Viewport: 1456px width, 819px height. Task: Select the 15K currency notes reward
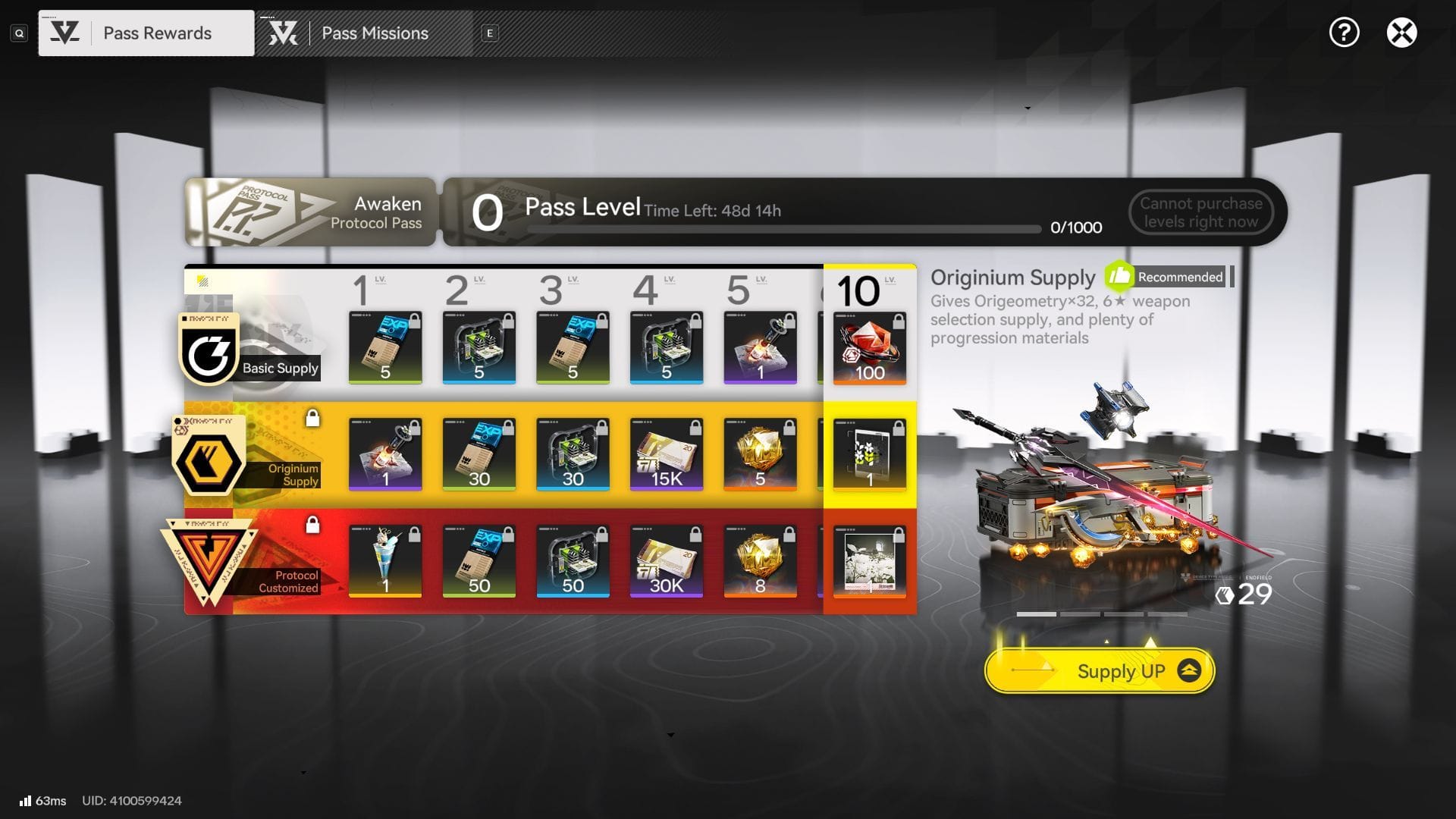(666, 455)
